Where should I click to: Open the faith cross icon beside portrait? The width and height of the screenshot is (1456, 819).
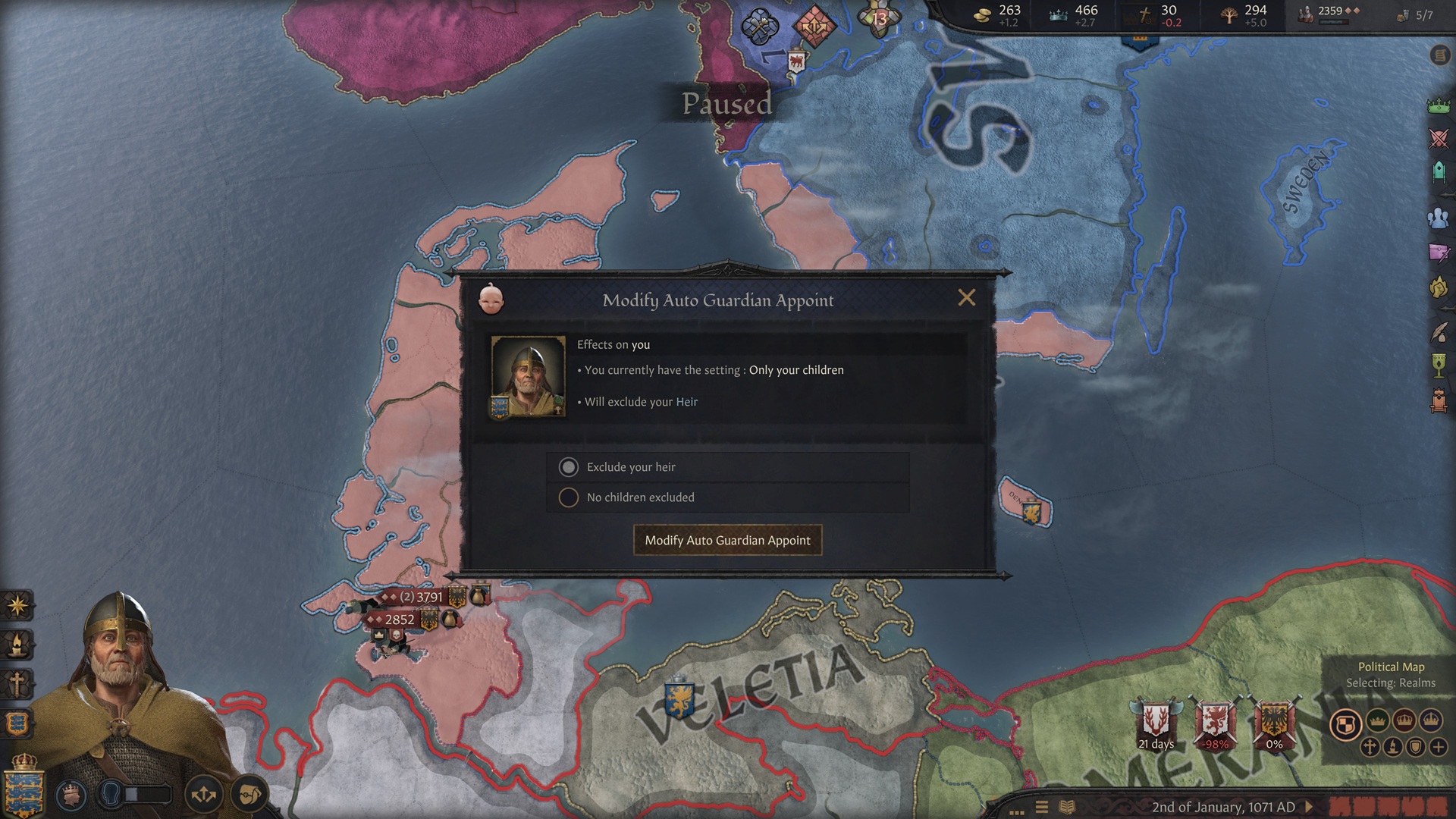(17, 684)
